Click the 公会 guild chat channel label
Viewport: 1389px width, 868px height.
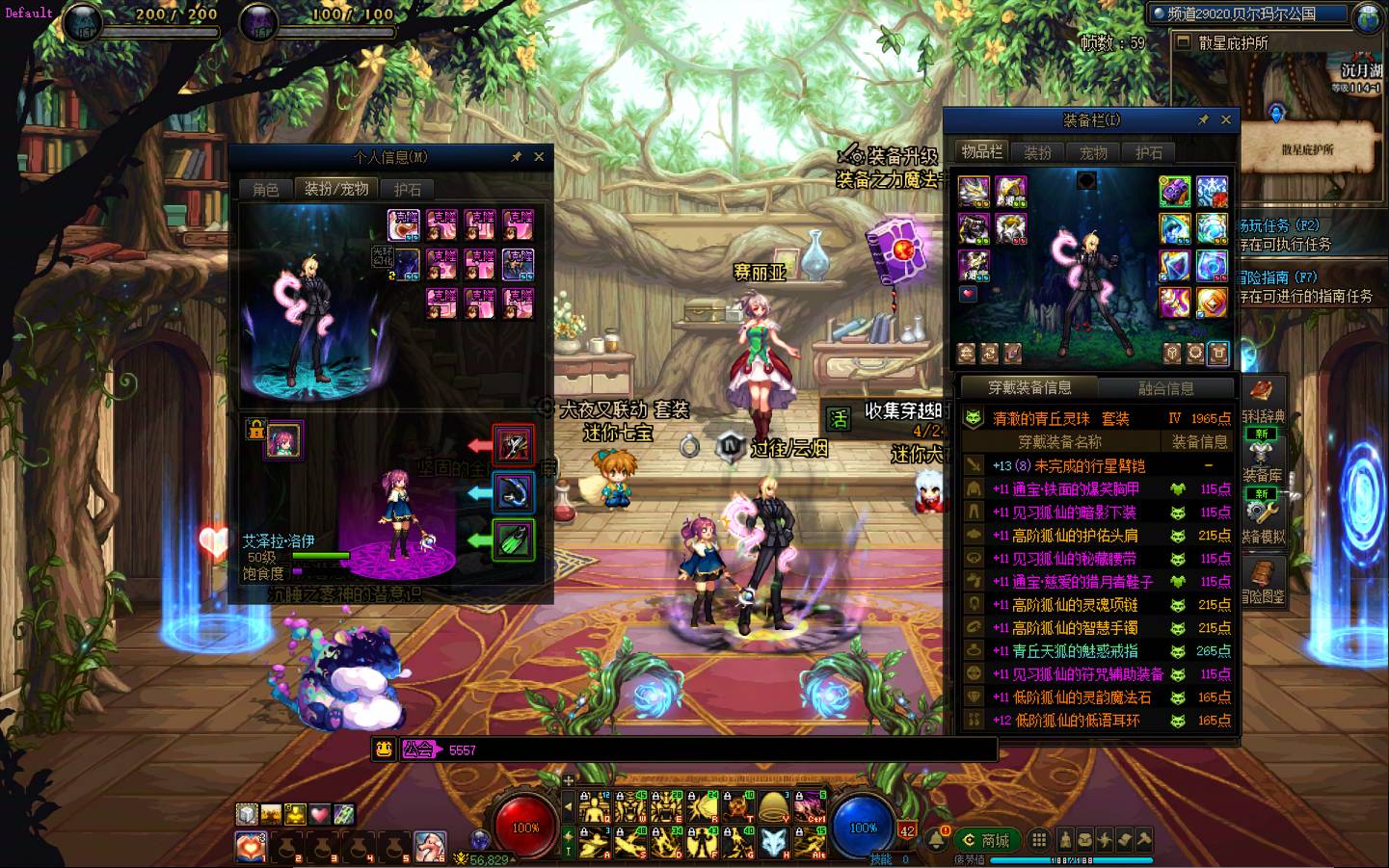coord(418,750)
